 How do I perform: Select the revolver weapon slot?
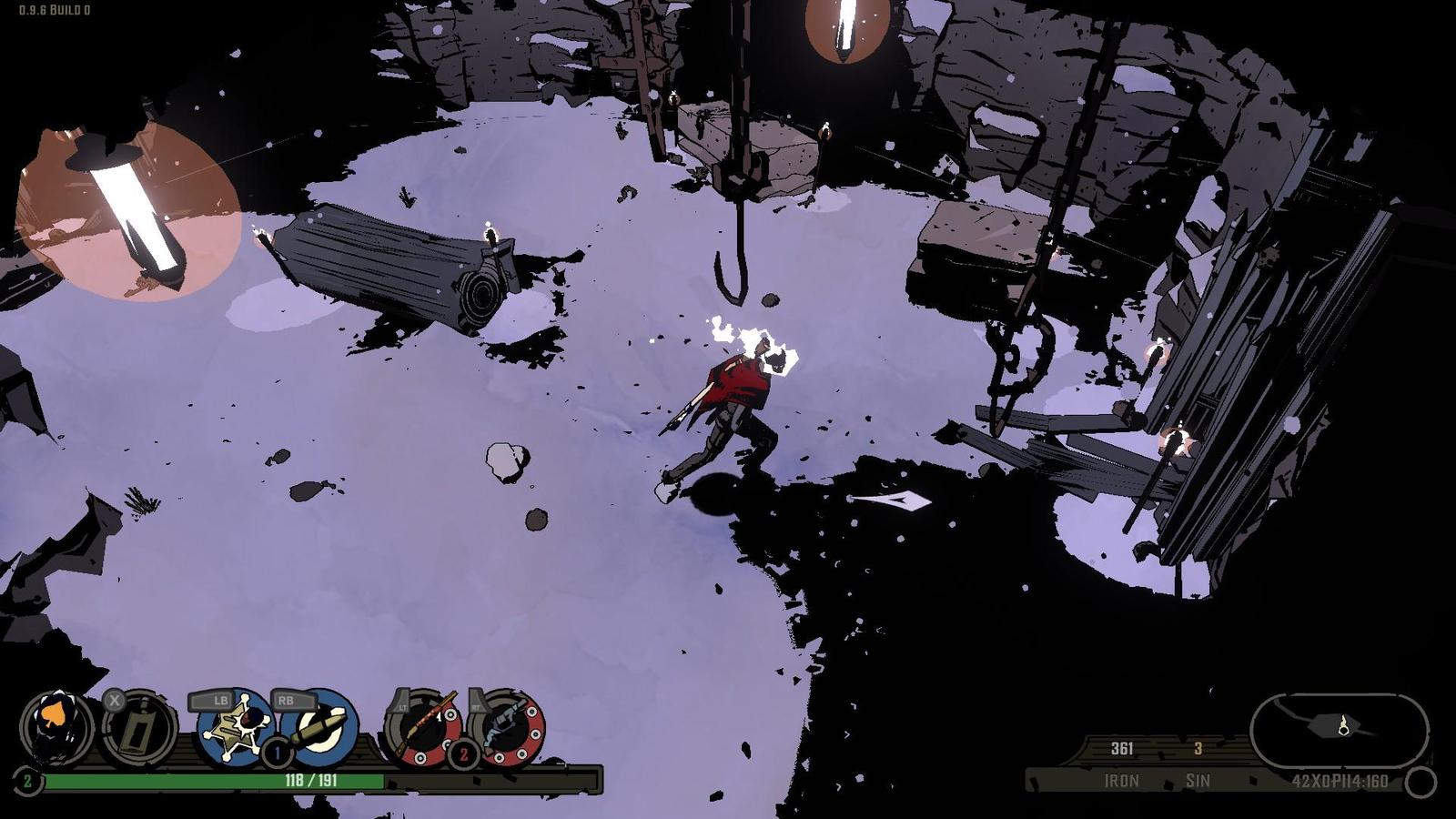coord(508,727)
